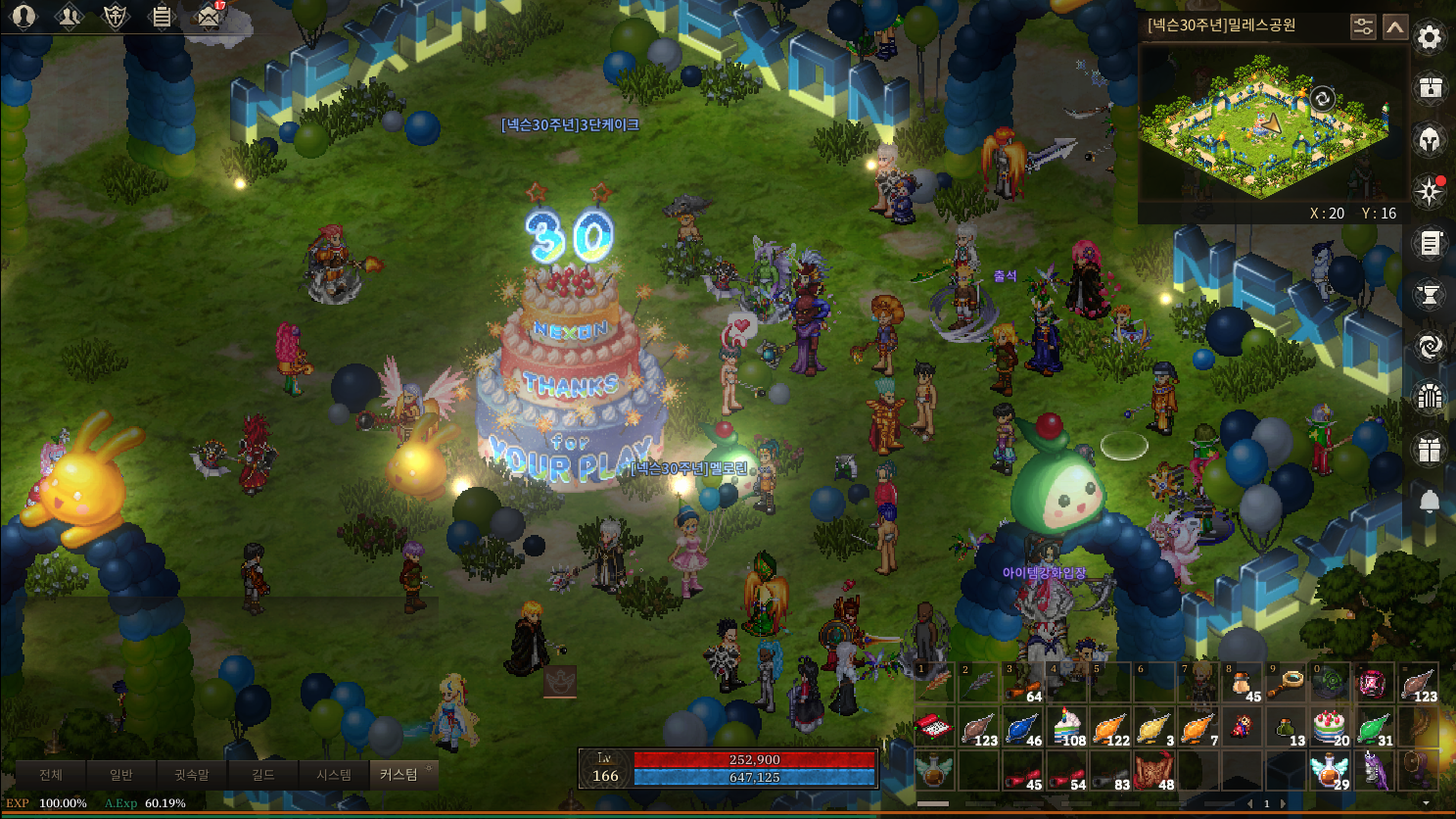
Task: Open the guild shield icon
Action: pos(116,17)
